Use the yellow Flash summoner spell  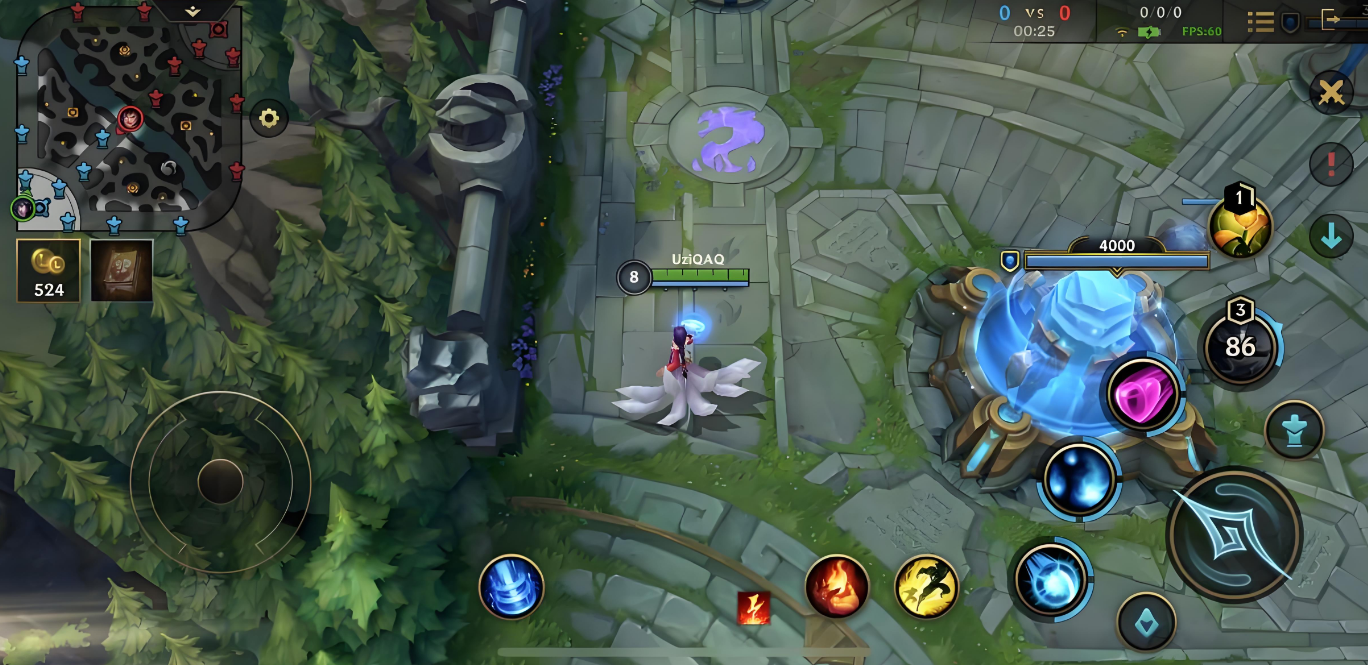(926, 586)
